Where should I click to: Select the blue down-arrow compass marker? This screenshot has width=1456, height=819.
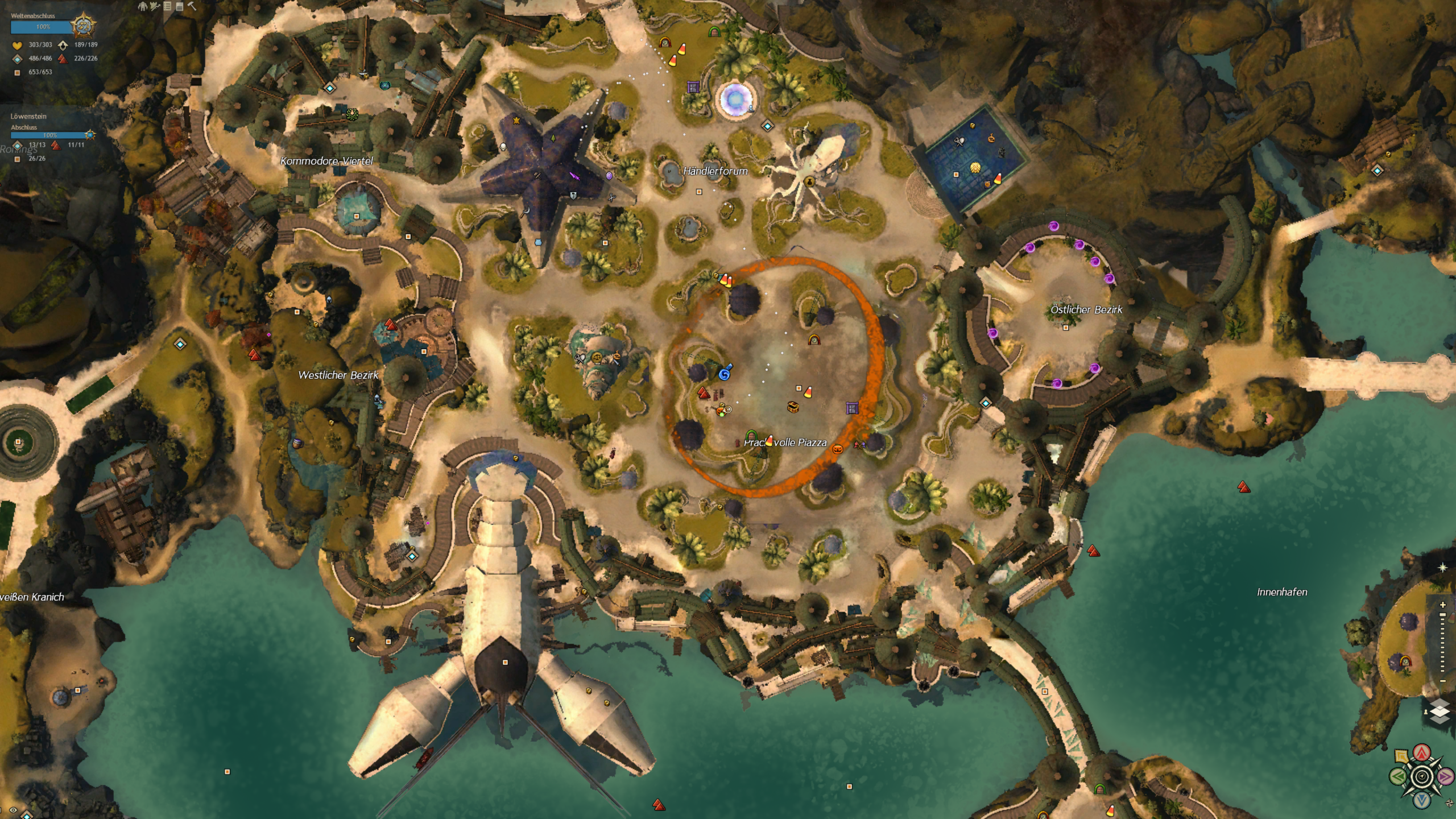(x=1422, y=800)
